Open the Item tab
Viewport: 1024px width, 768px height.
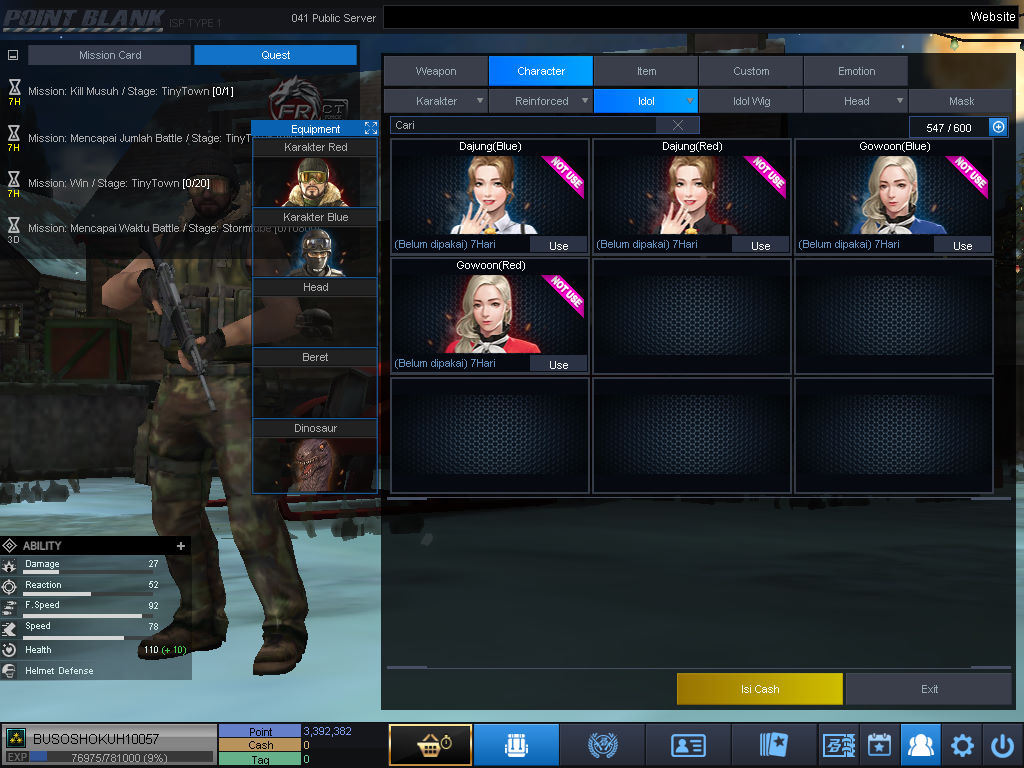point(646,71)
